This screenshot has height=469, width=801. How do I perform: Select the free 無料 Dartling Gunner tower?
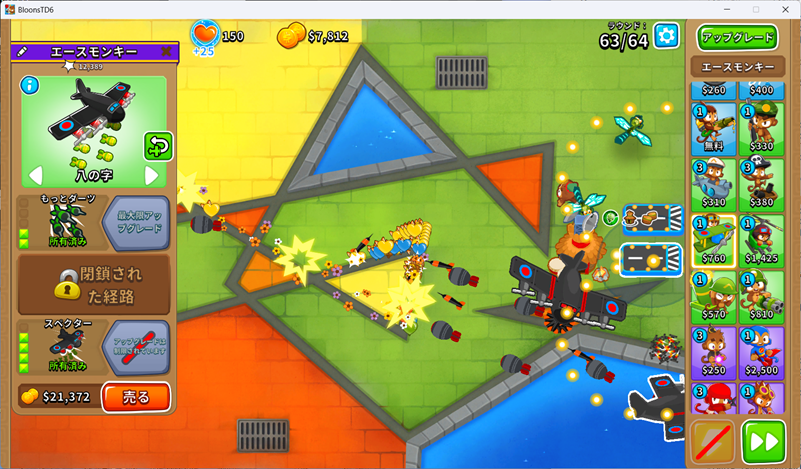click(714, 128)
